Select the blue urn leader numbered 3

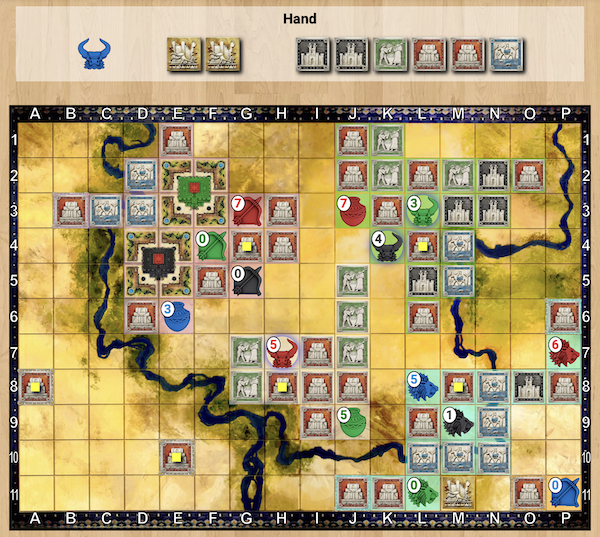point(176,316)
